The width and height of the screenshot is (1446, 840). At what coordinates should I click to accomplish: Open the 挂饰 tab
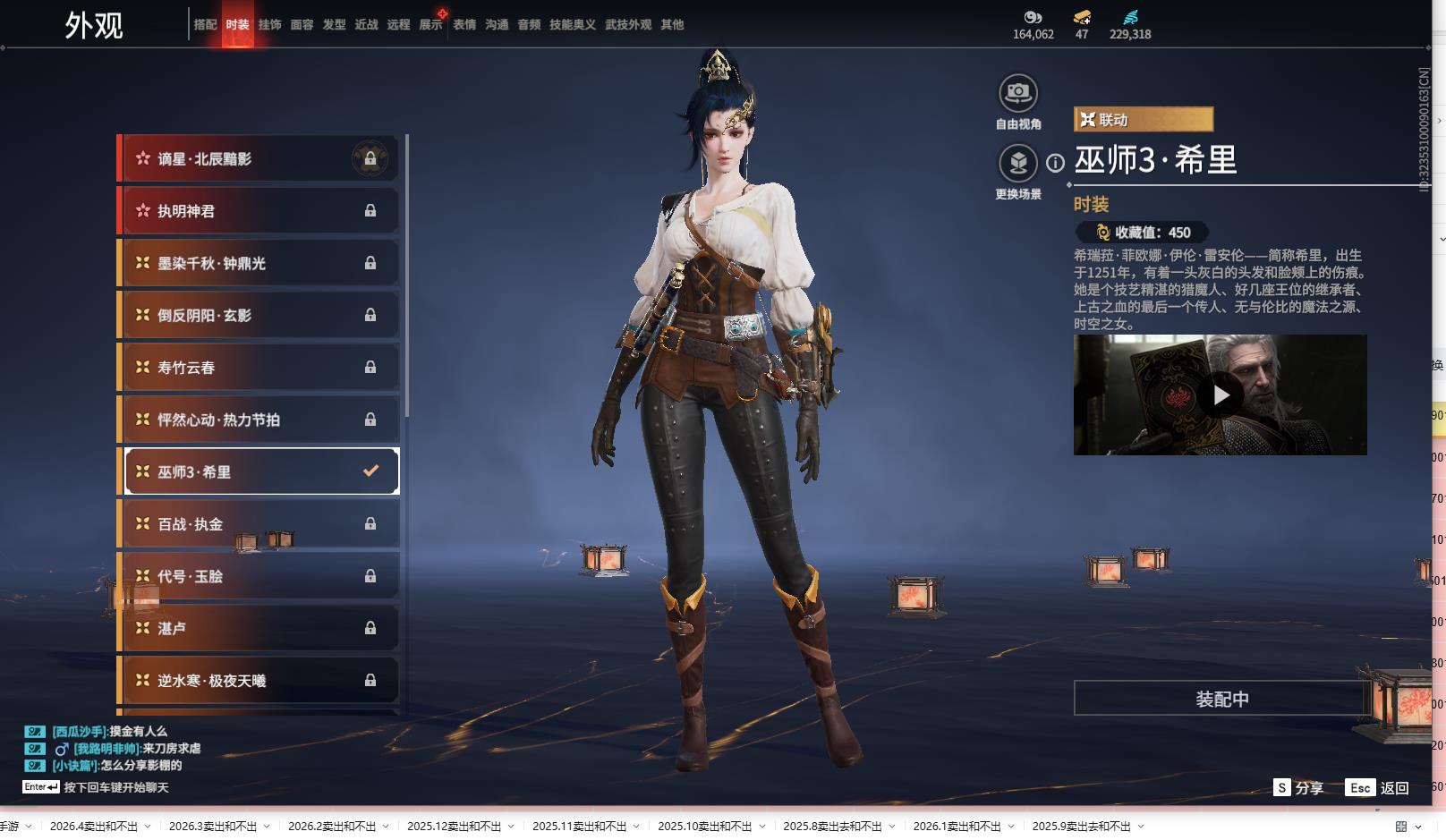[269, 25]
